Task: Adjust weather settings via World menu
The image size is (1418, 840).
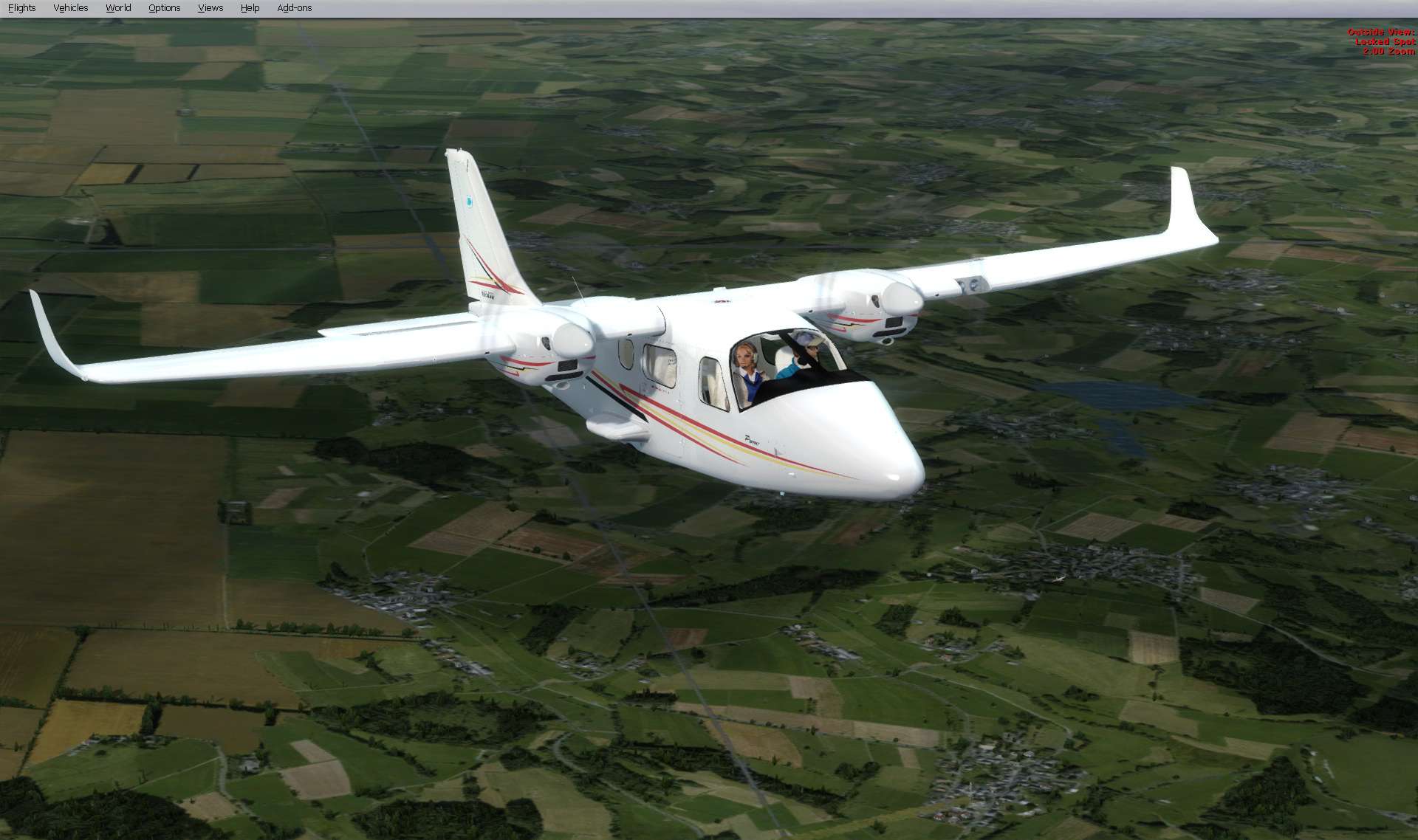Action: 117,7
